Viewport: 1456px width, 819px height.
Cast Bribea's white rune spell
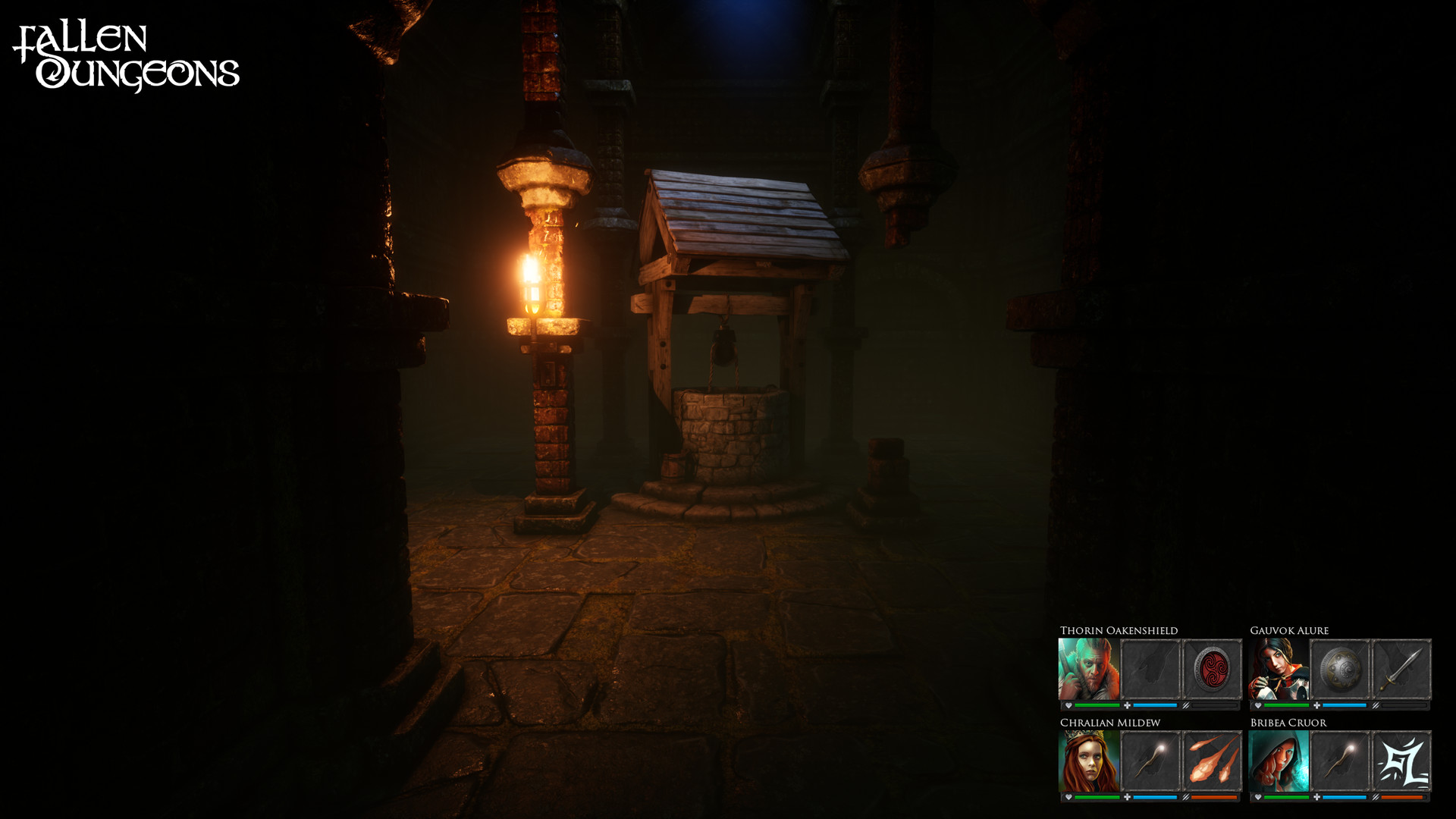tap(1401, 761)
